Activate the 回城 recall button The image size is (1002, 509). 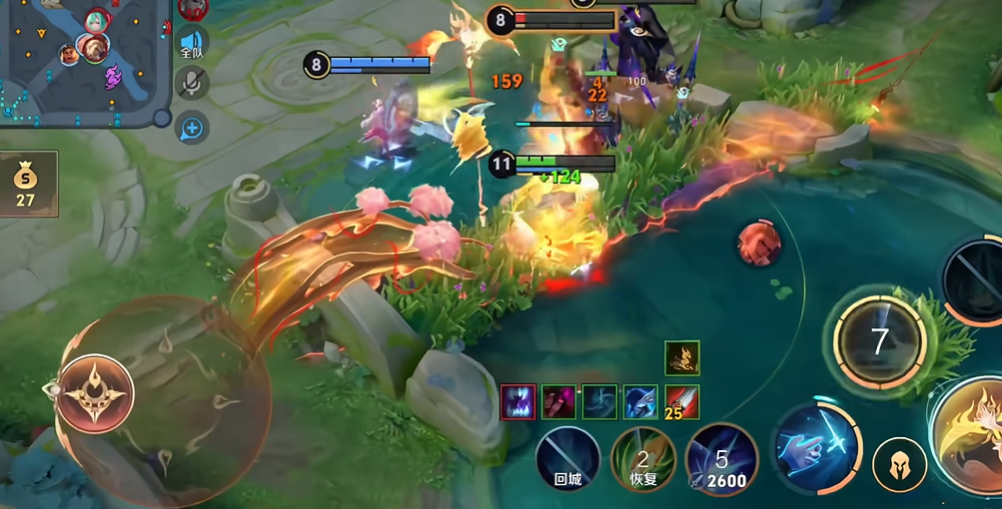coord(568,459)
